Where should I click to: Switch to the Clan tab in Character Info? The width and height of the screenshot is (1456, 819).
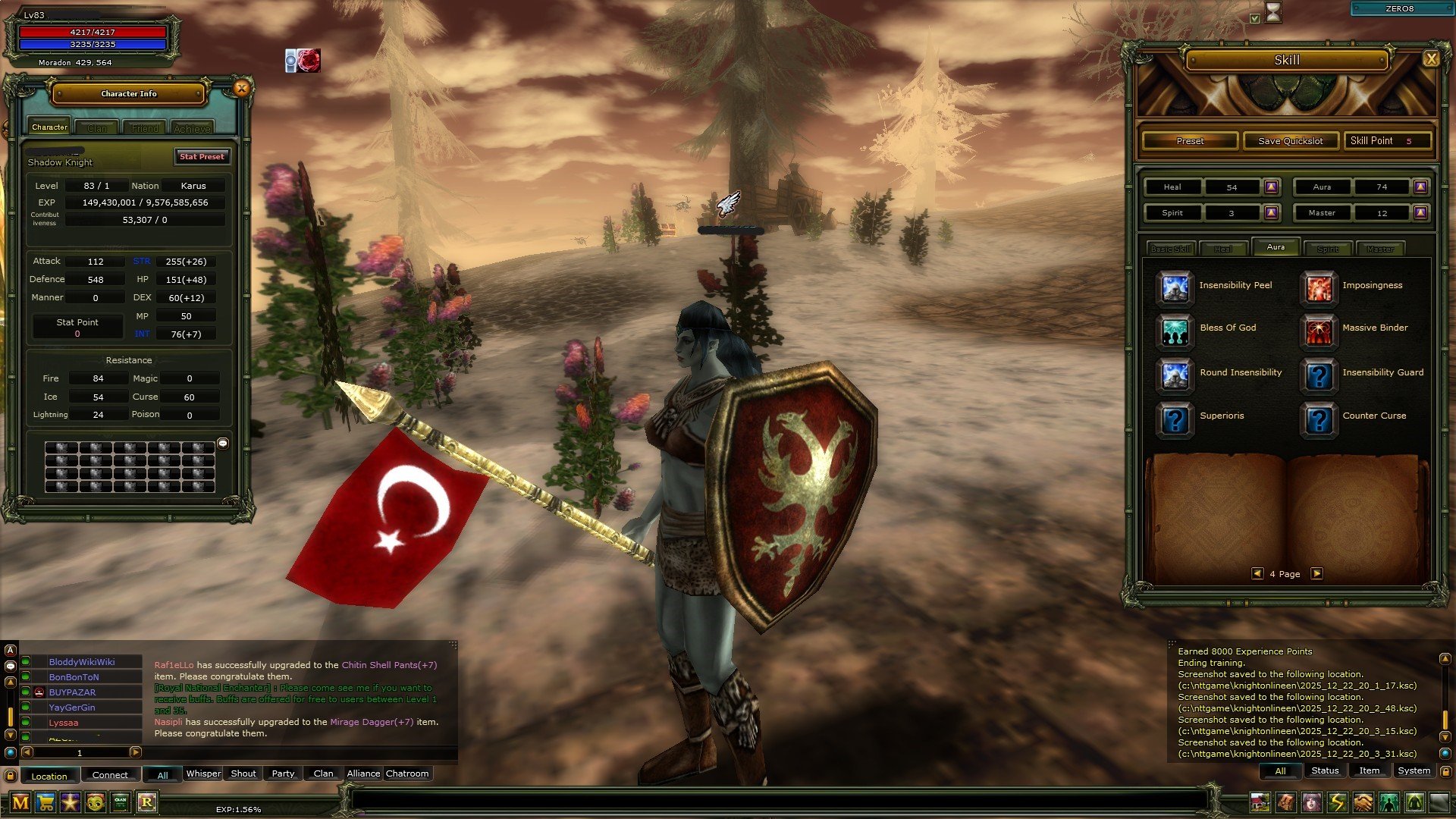coord(97,128)
